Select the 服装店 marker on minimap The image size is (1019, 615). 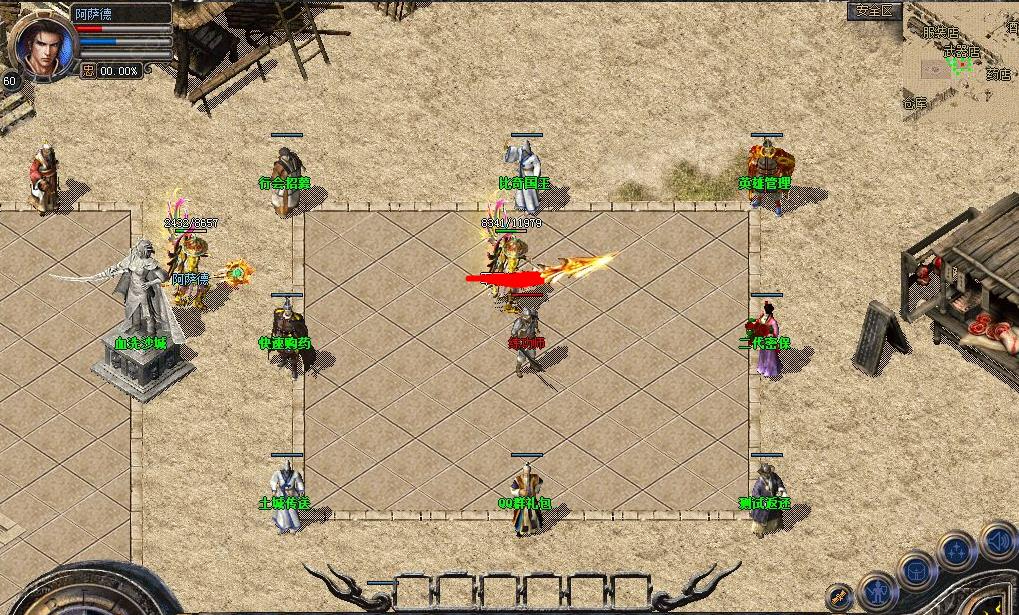[940, 32]
